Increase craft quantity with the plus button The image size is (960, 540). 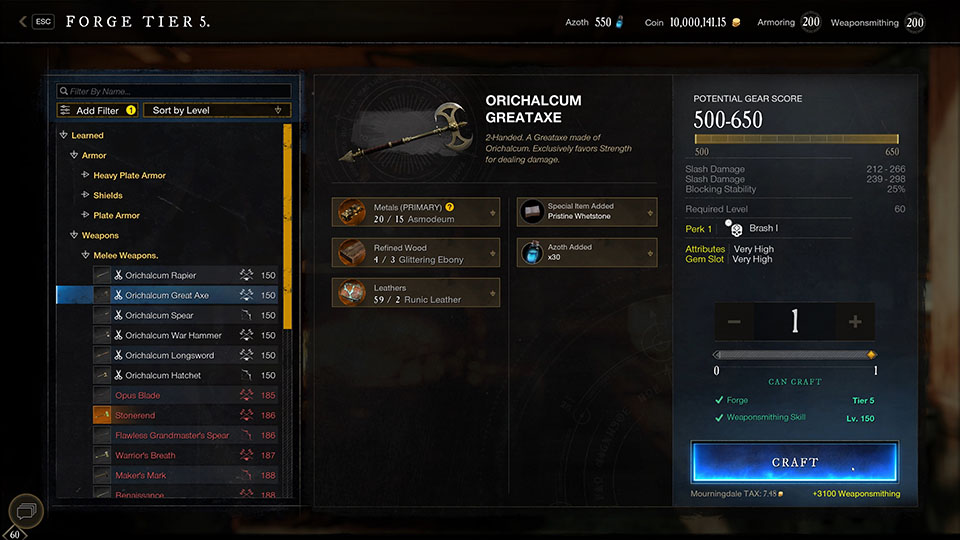(855, 322)
